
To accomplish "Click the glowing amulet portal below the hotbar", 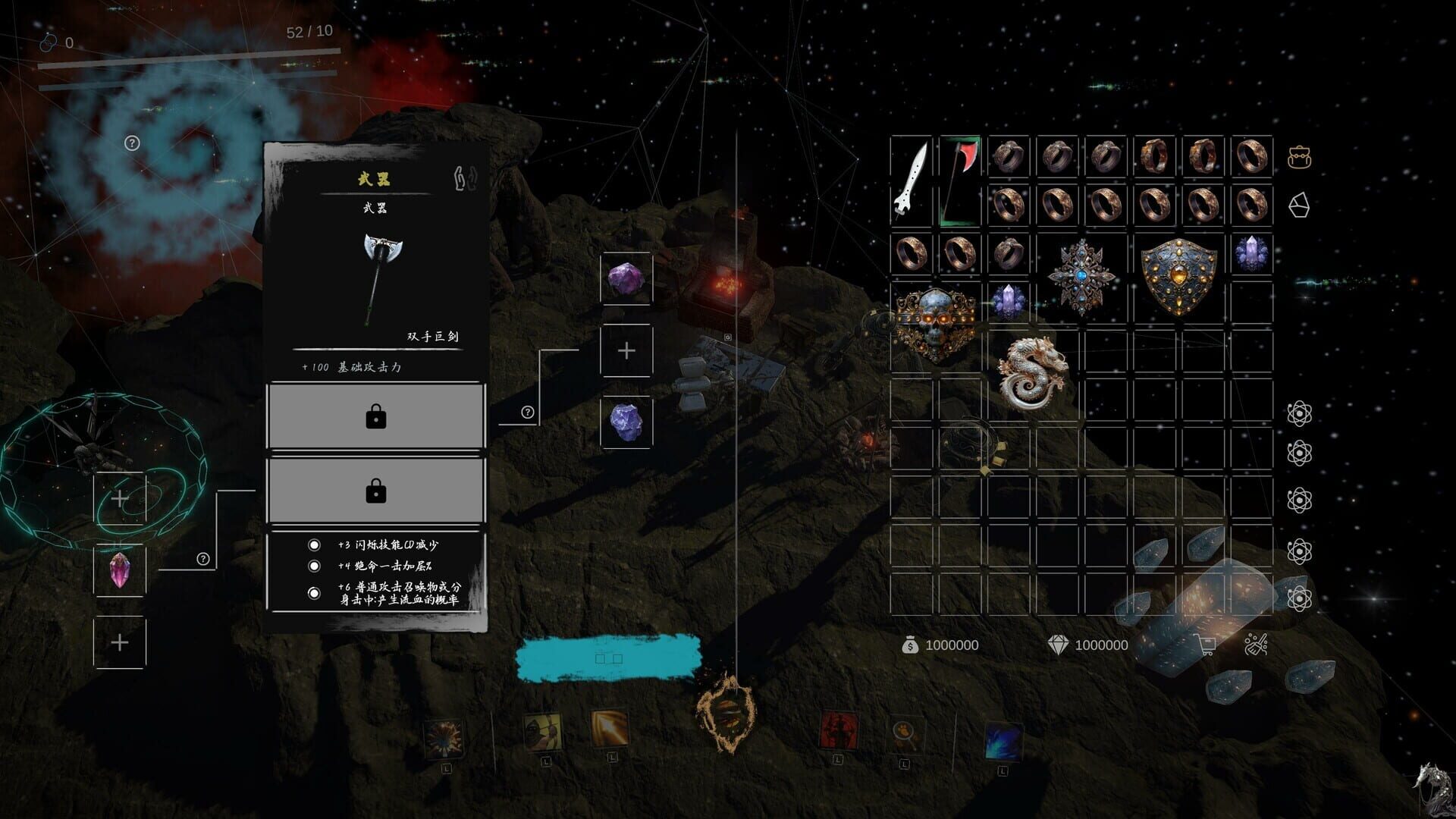I will click(x=727, y=713).
